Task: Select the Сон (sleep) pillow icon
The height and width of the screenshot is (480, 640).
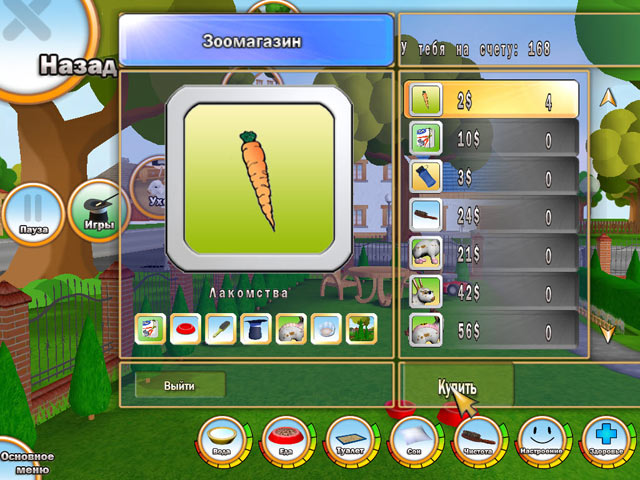Action: [x=412, y=440]
